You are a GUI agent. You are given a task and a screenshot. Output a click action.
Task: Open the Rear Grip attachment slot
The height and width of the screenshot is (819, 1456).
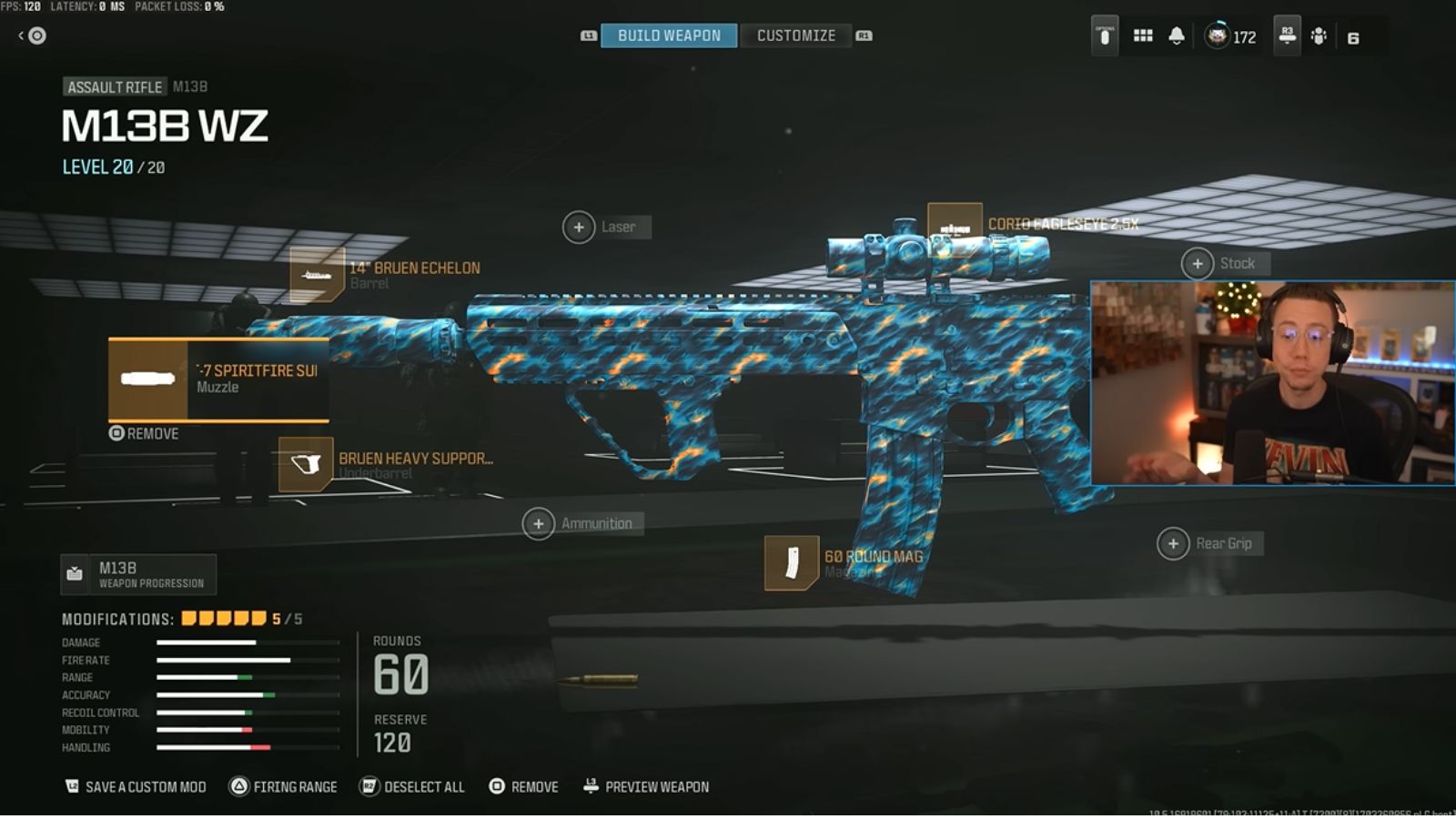(1174, 542)
